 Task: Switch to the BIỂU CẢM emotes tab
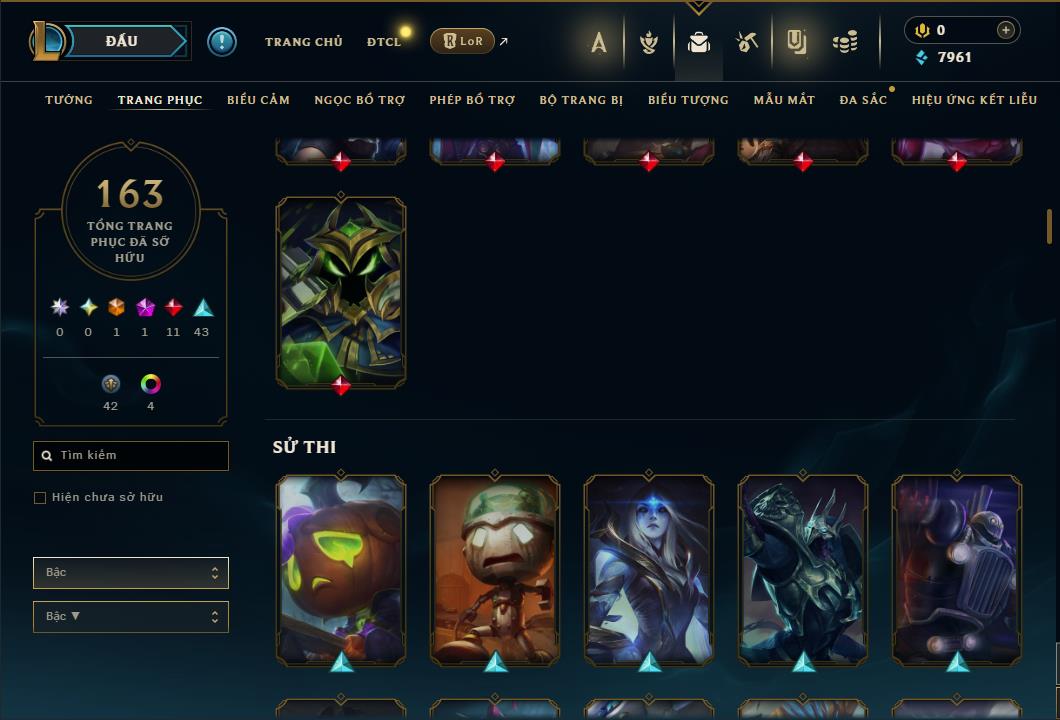point(258,100)
